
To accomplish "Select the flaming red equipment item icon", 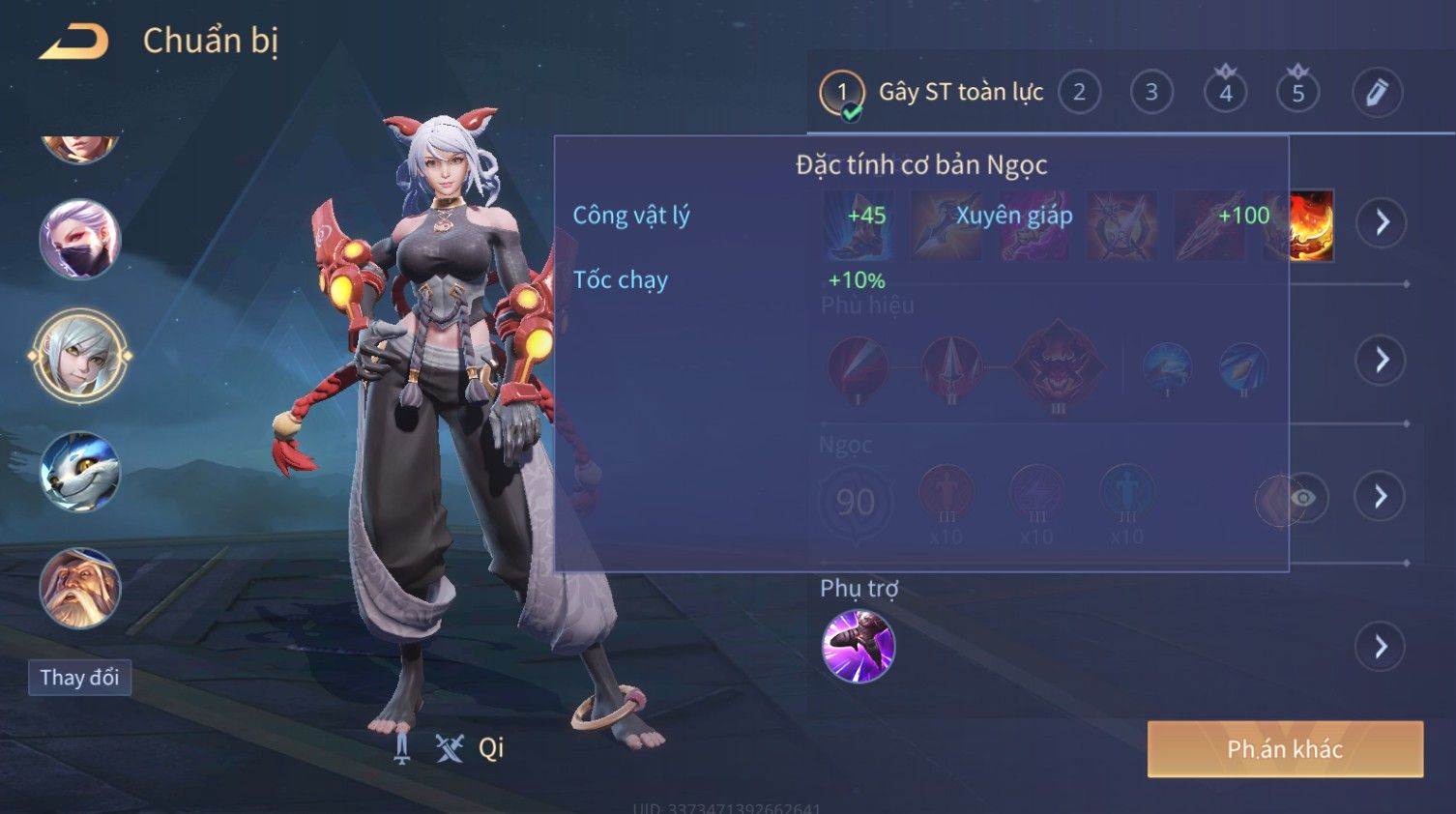I will pos(1312,226).
